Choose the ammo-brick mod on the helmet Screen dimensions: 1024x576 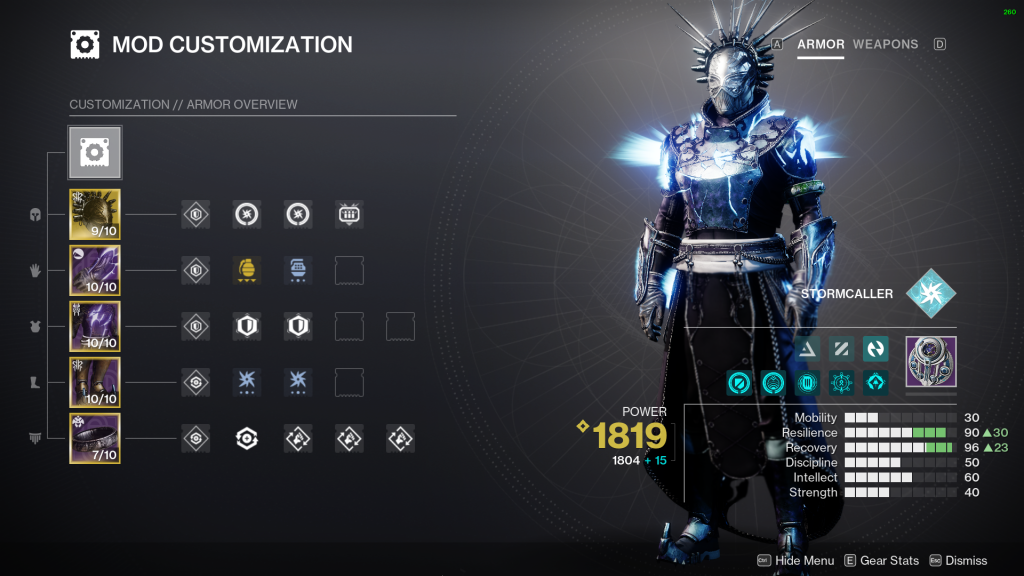point(349,214)
